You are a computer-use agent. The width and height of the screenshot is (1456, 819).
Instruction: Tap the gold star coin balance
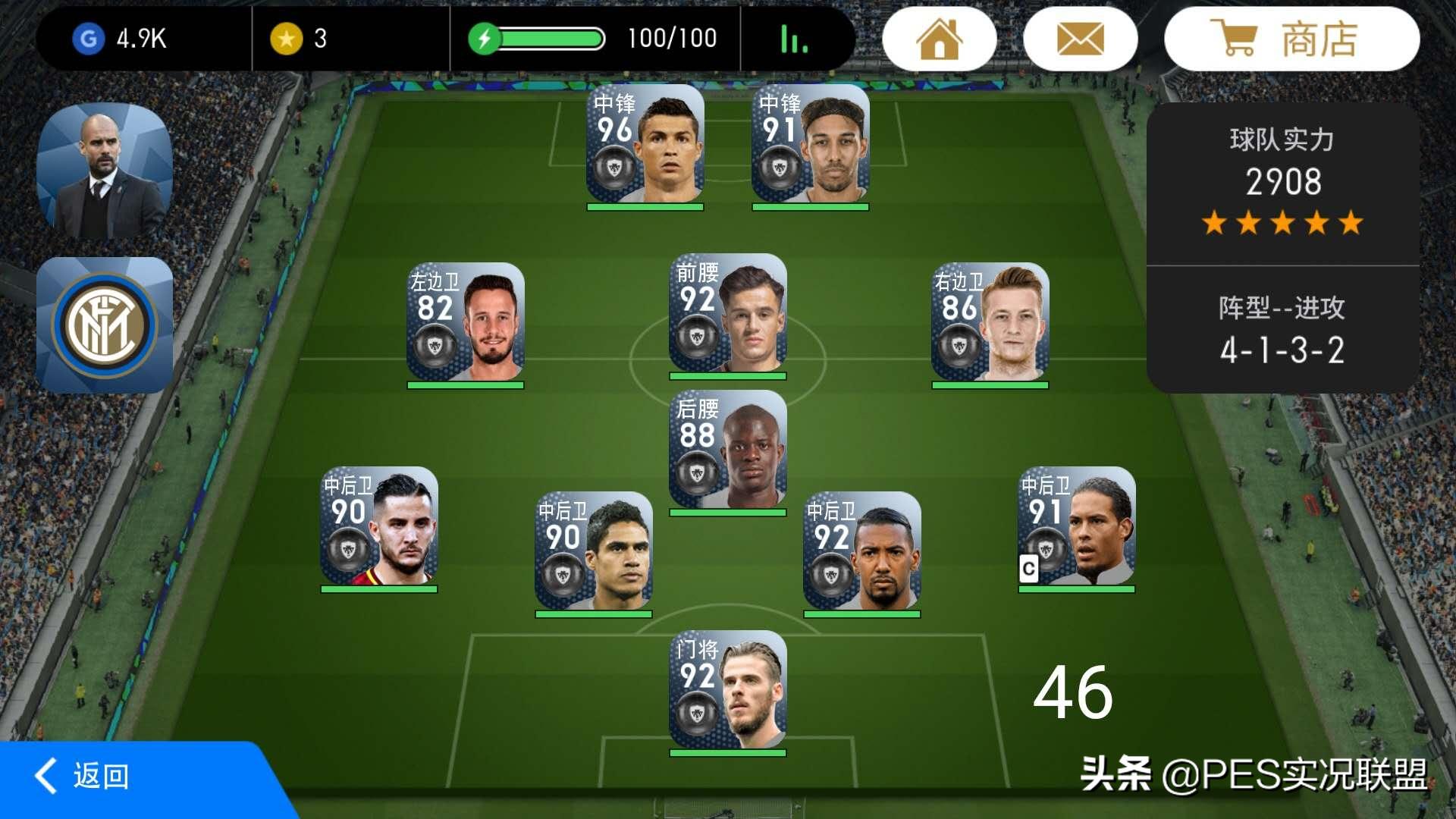pyautogui.click(x=299, y=39)
